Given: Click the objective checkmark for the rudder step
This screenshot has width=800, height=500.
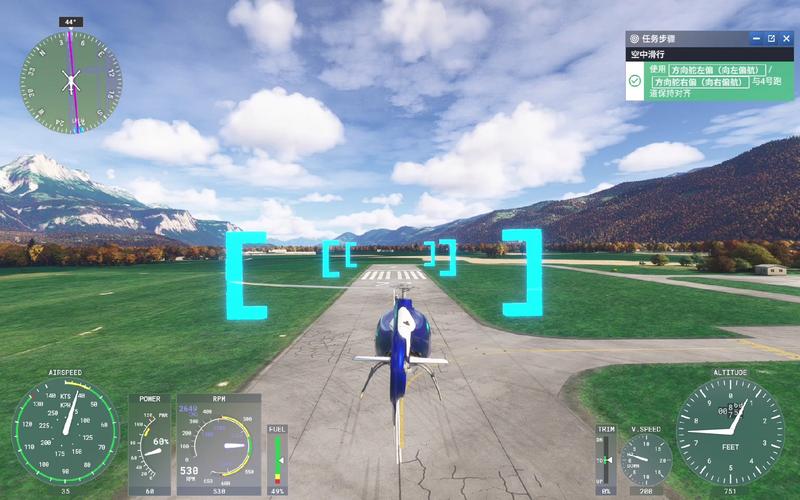Looking at the screenshot, I should [635, 80].
